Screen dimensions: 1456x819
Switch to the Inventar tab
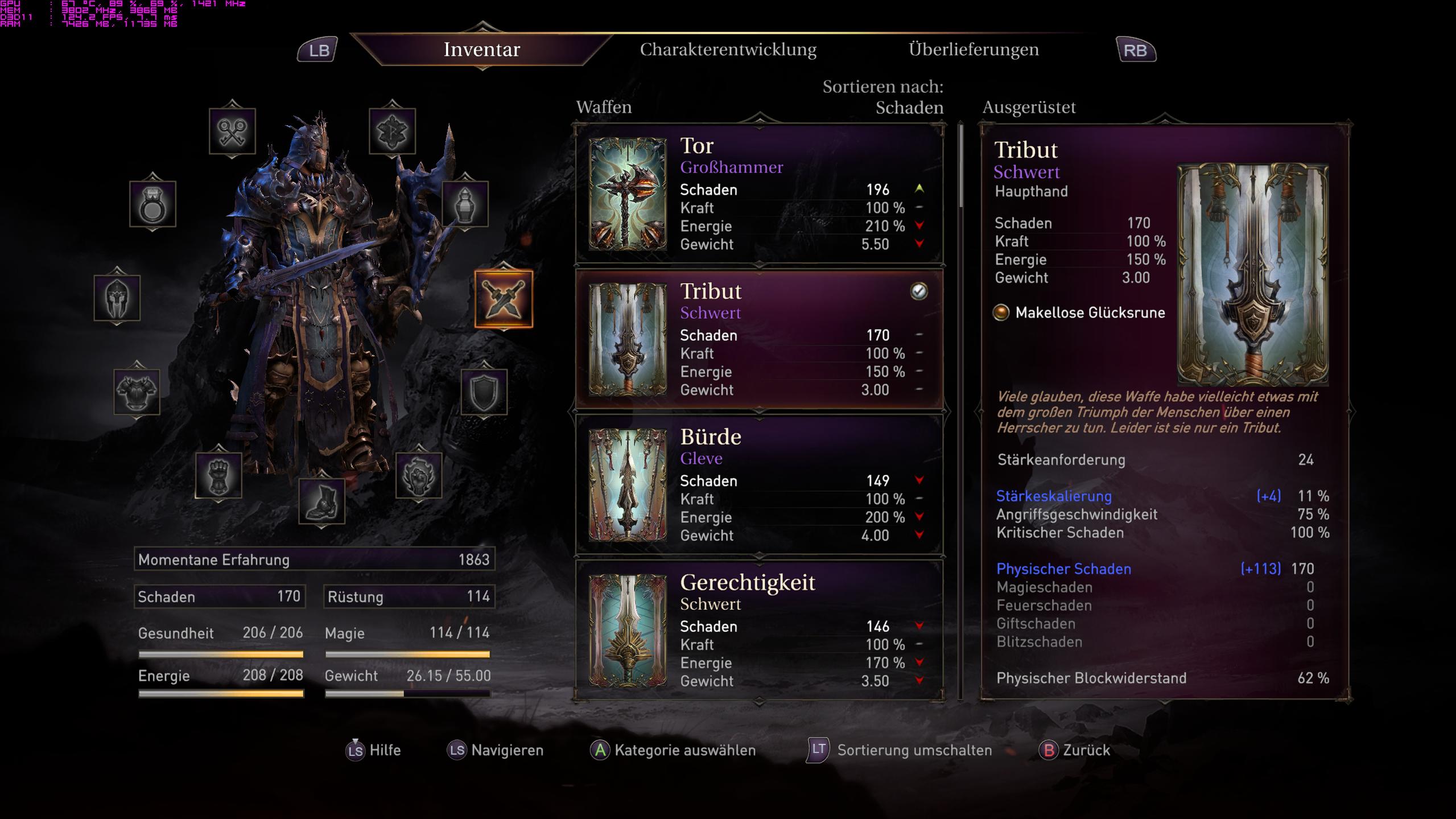click(481, 50)
